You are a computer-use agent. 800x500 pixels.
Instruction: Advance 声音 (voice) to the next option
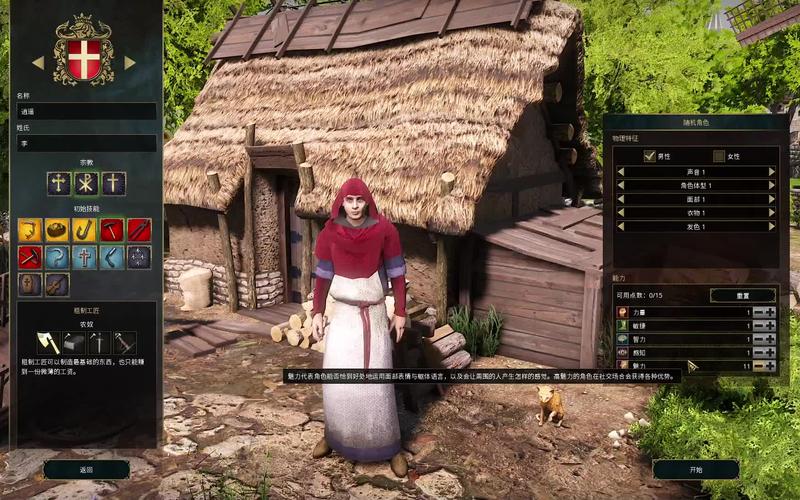[772, 171]
